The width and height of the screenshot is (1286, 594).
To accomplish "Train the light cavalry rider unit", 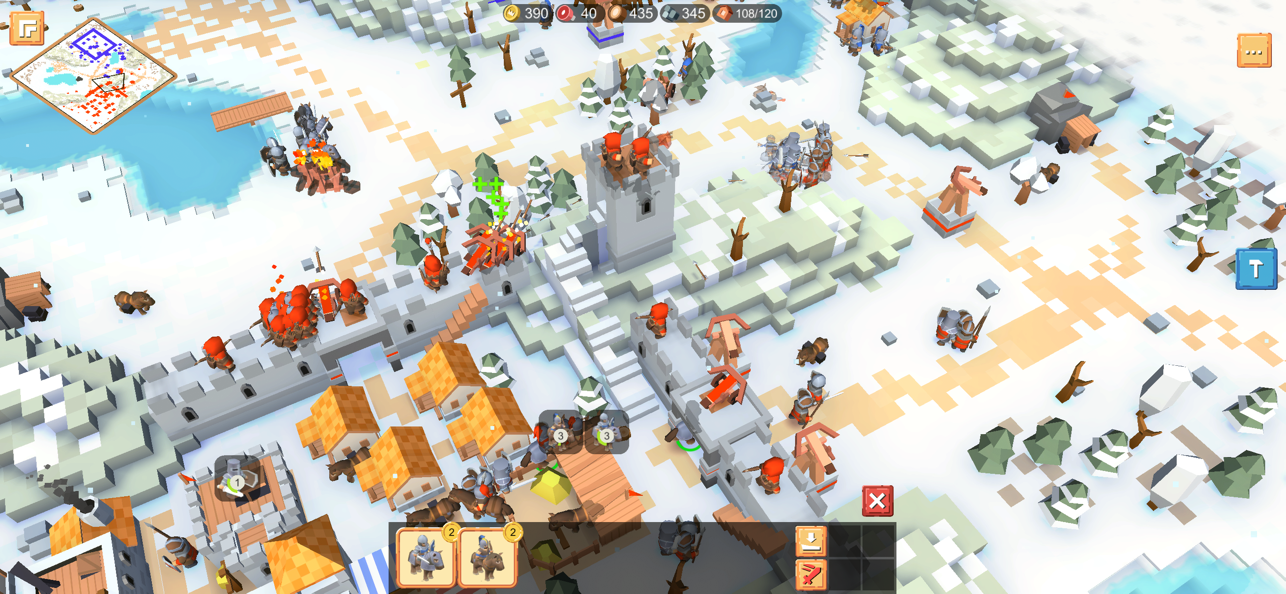I will click(x=487, y=556).
